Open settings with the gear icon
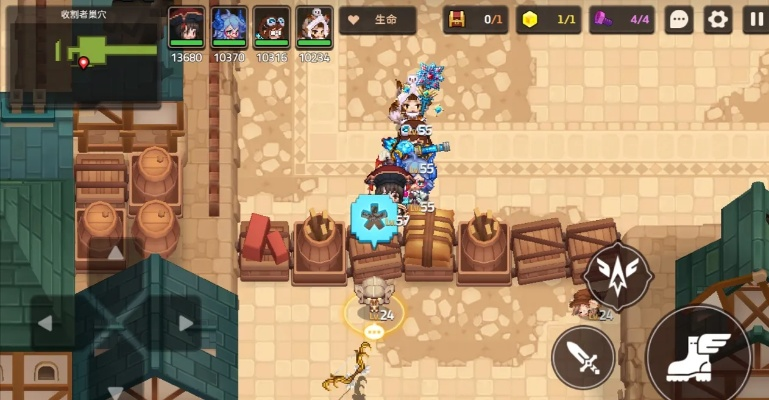The image size is (769, 400). 717,19
